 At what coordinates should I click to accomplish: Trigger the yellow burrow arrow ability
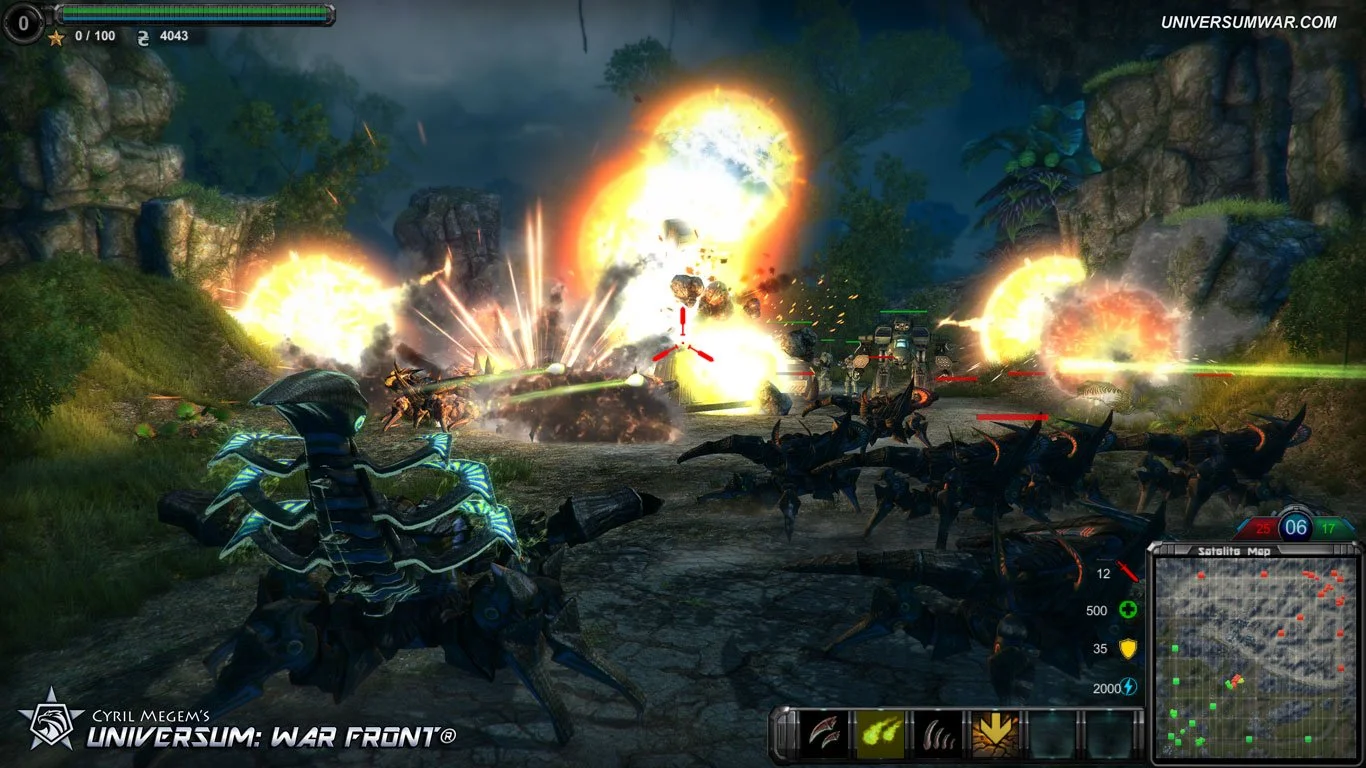pos(995,730)
